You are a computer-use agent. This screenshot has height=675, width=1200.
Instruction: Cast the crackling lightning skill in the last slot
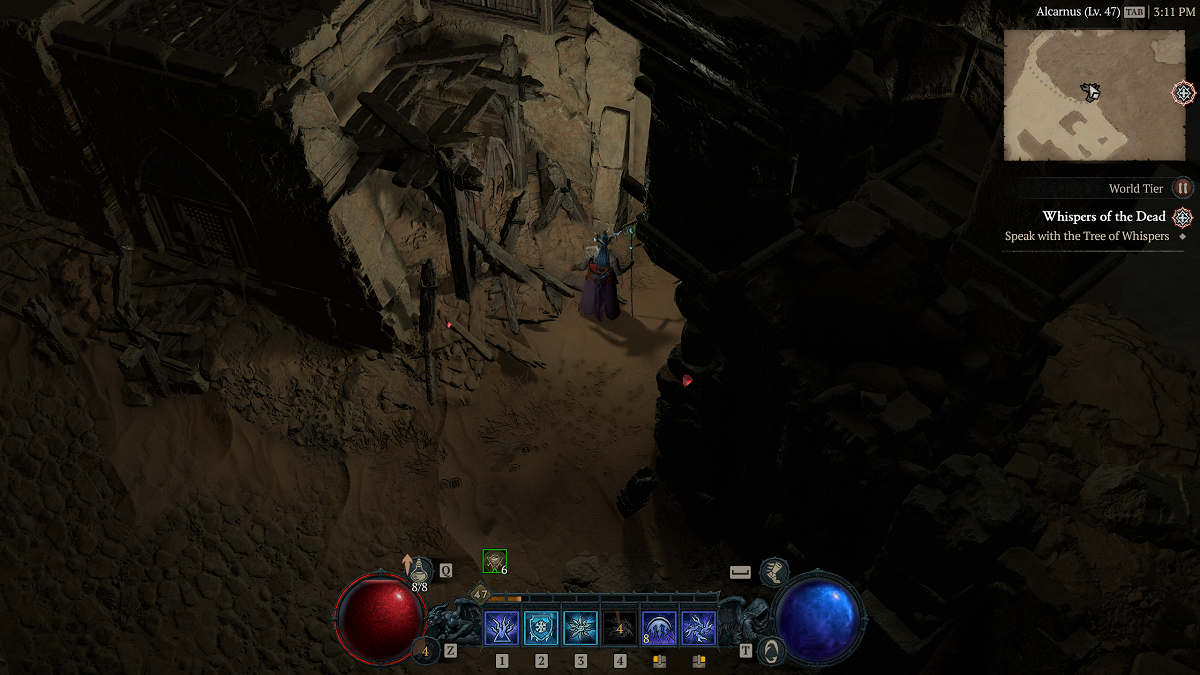[x=699, y=629]
